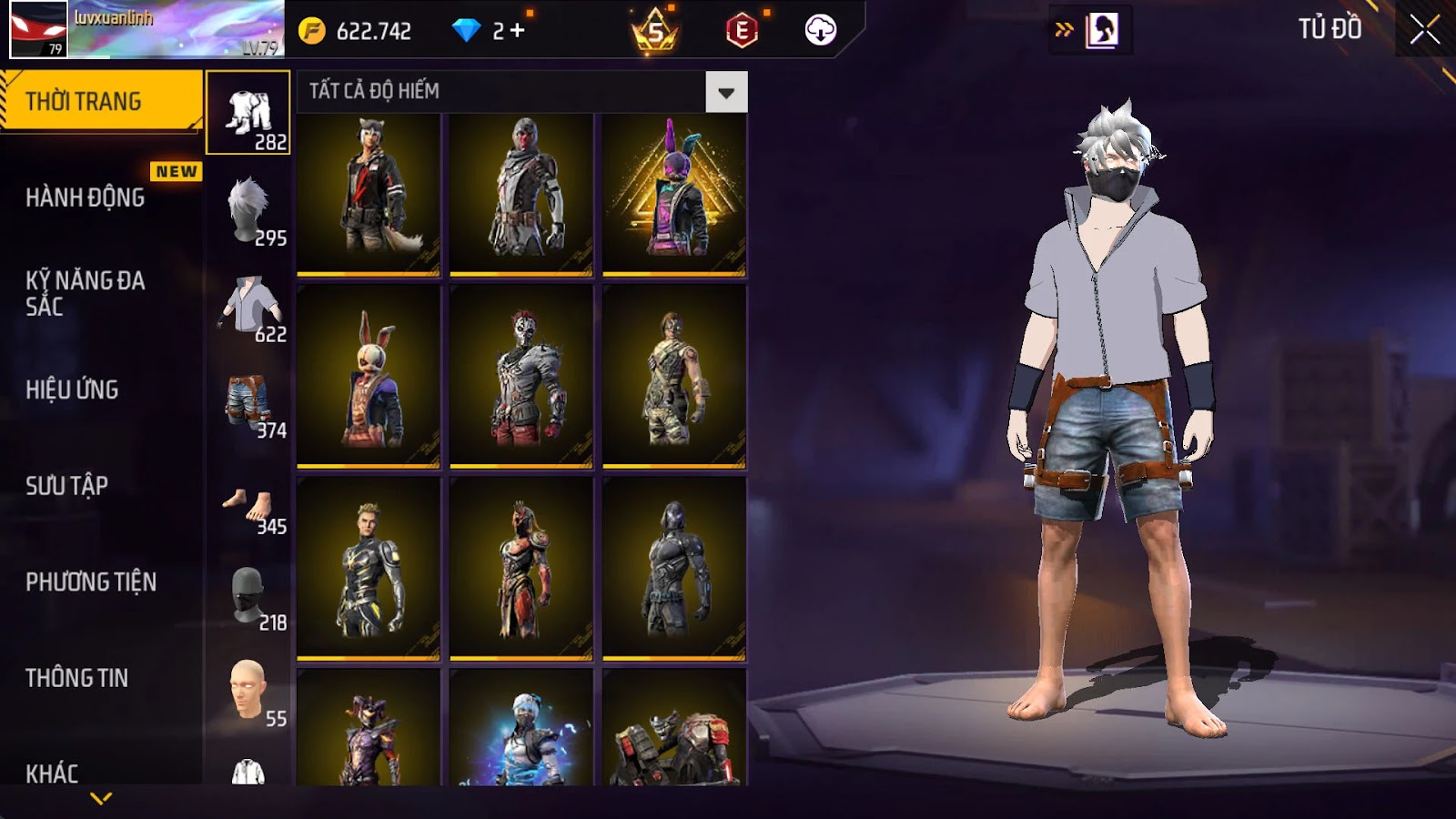
Task: Select the KHÁC tab
Action: click(53, 773)
